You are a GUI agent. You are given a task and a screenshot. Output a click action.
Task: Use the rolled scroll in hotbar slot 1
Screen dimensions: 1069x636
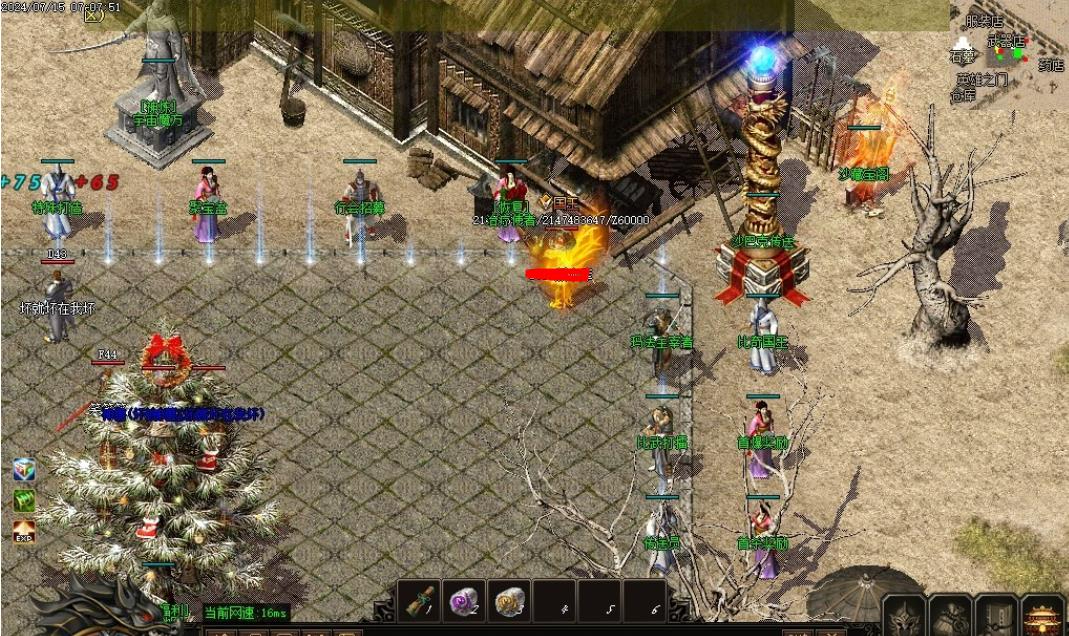420,602
